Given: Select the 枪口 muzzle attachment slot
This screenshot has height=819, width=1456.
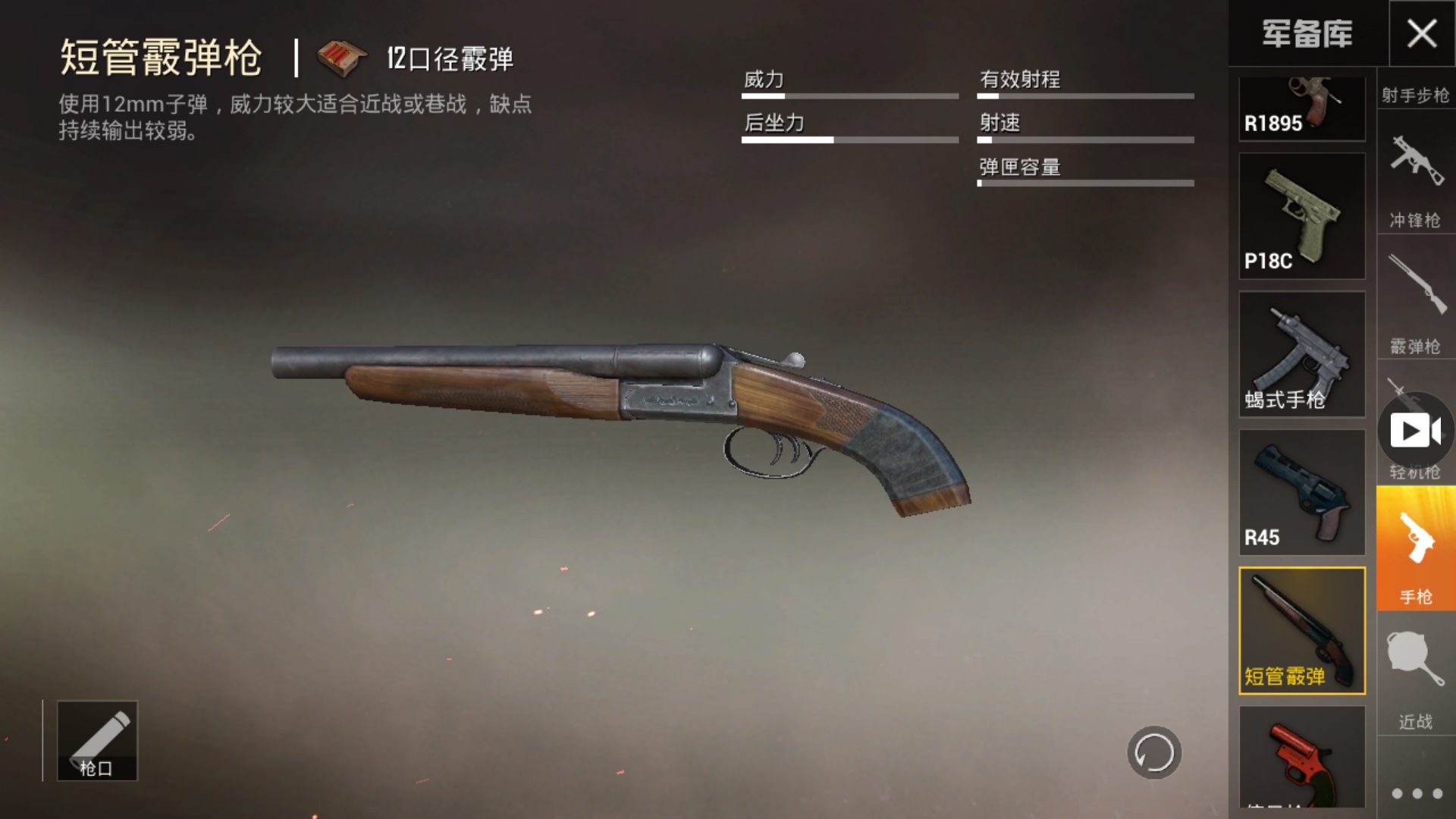Looking at the screenshot, I should 98,741.
